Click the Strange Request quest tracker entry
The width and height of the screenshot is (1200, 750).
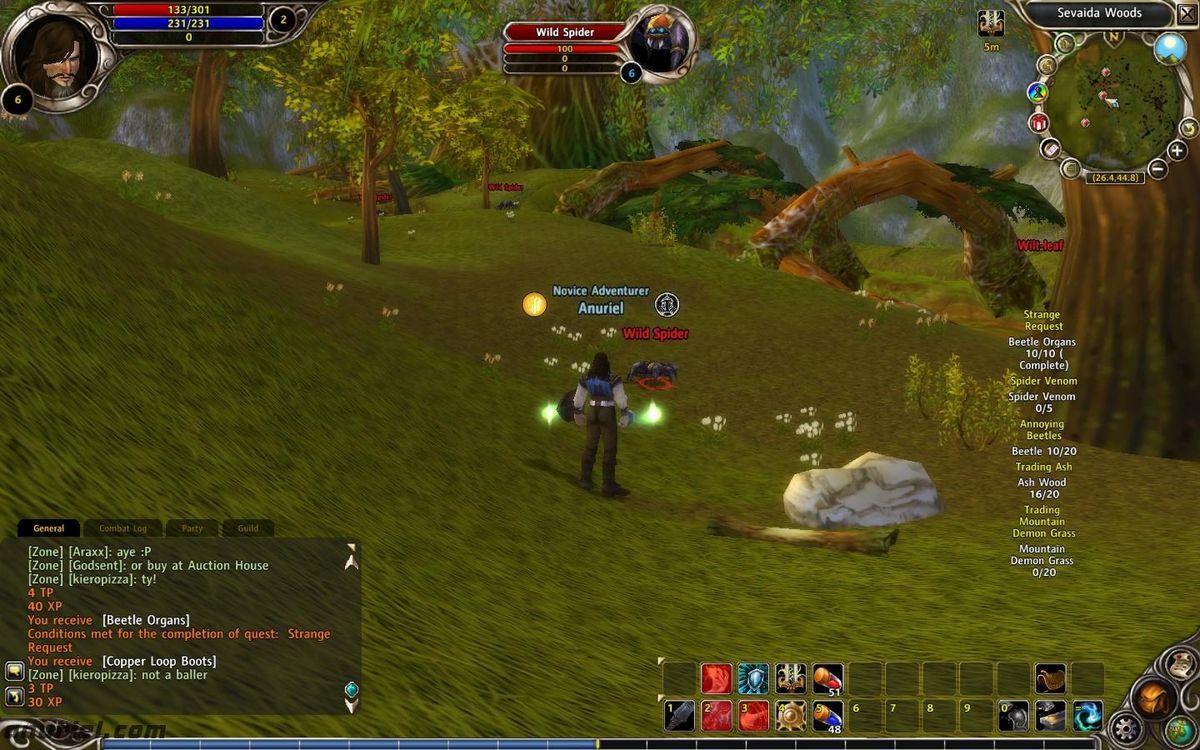(x=1042, y=320)
